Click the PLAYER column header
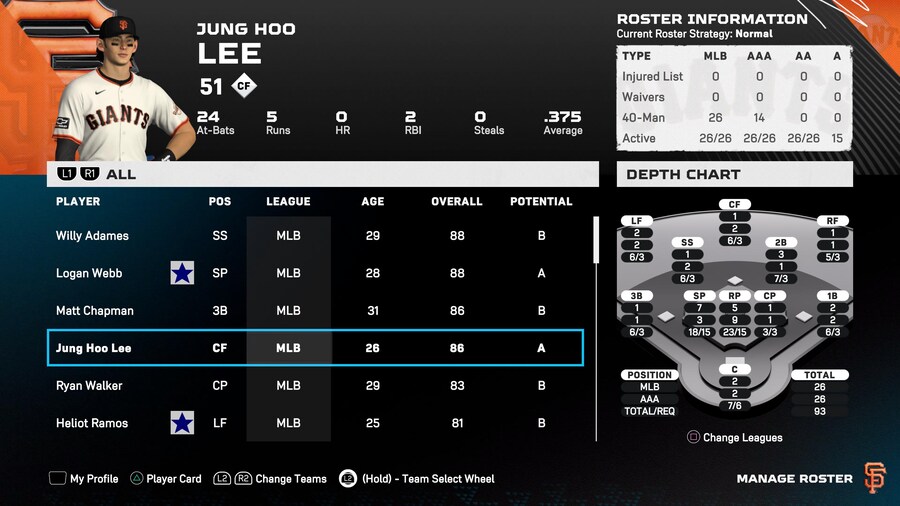Viewport: 900px width, 506px height. click(x=78, y=201)
